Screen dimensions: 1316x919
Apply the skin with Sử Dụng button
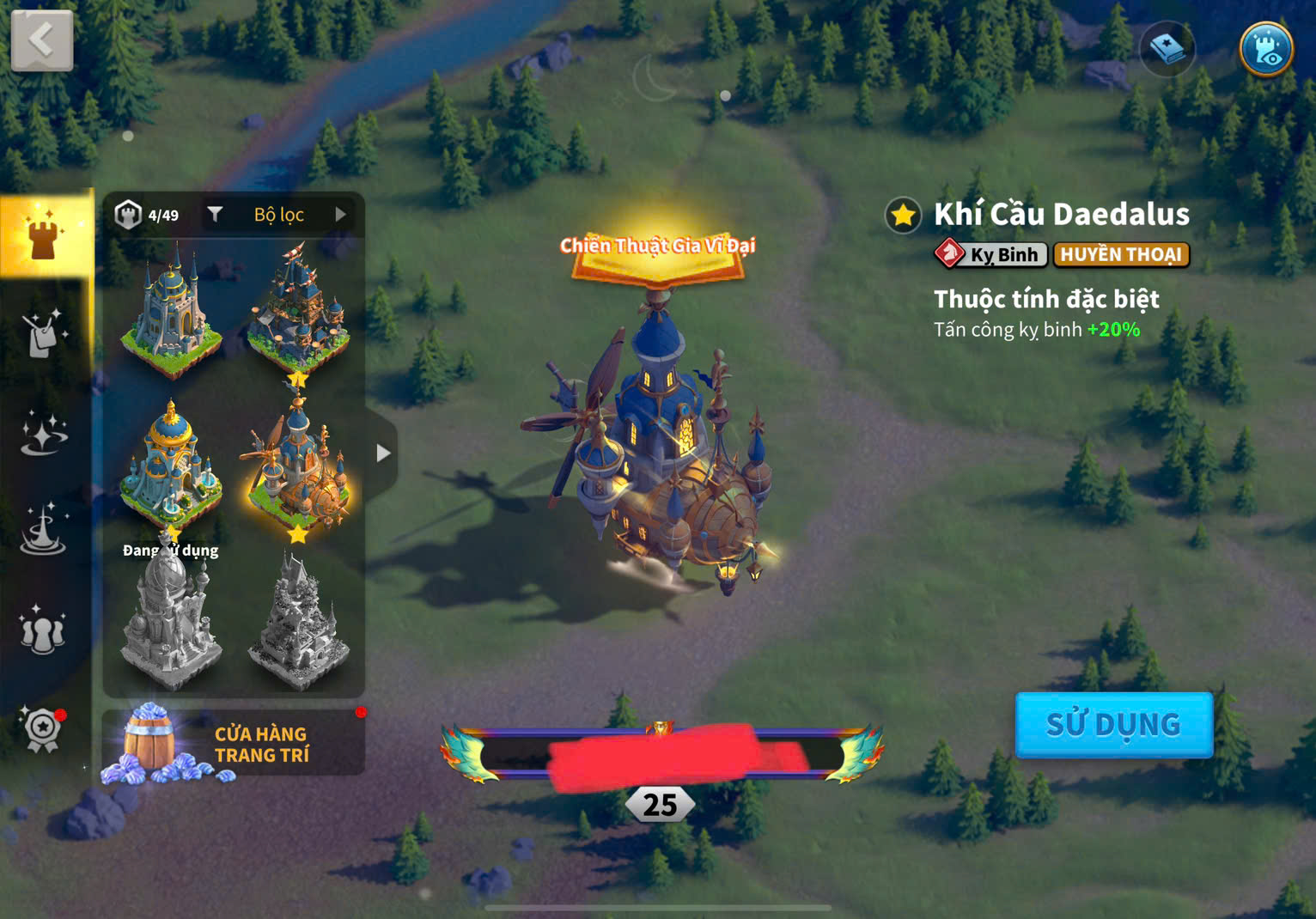pyautogui.click(x=1113, y=725)
